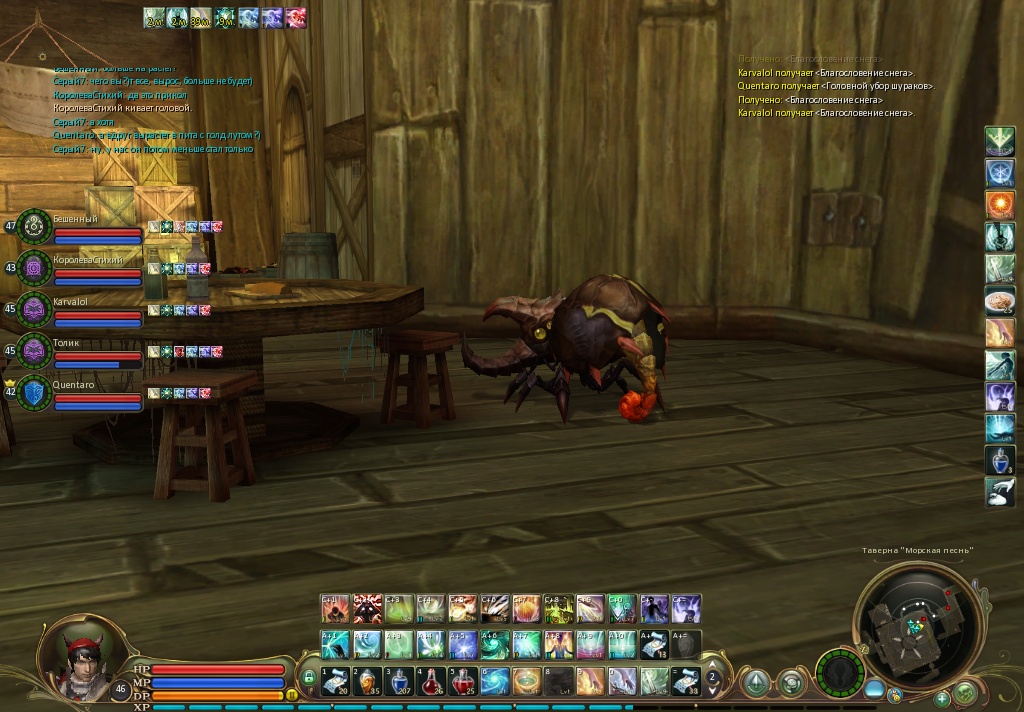Viewport: 1024px width, 712px height.
Task: Drink the blue mana potion in slot 3
Action: coord(399,681)
